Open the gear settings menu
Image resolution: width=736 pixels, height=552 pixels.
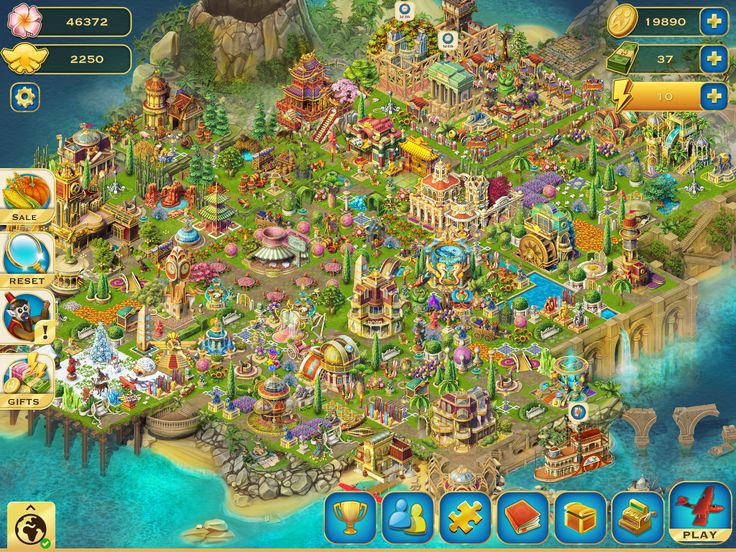pyautogui.click(x=25, y=97)
